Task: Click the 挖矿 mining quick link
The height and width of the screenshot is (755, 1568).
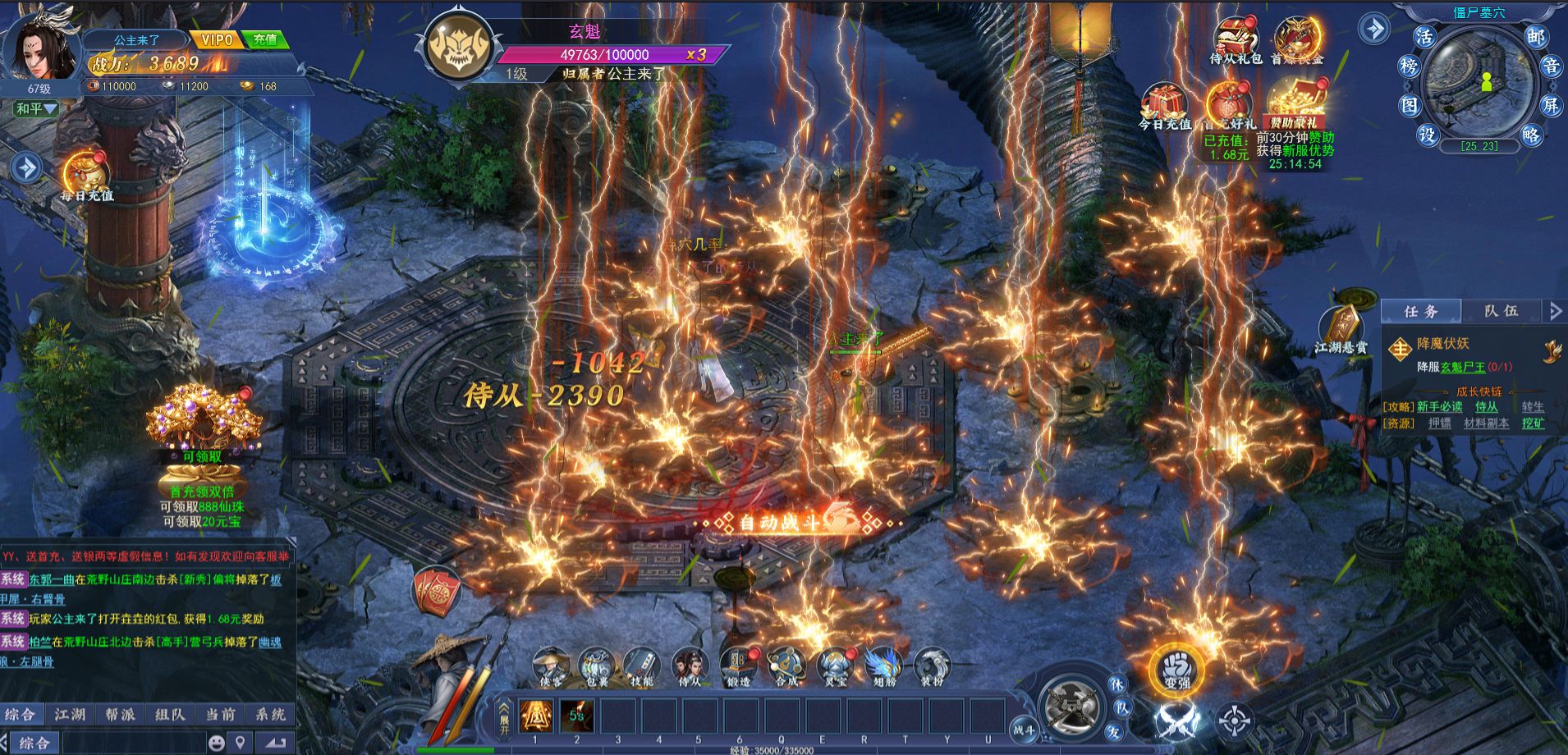Action: pos(1533,423)
